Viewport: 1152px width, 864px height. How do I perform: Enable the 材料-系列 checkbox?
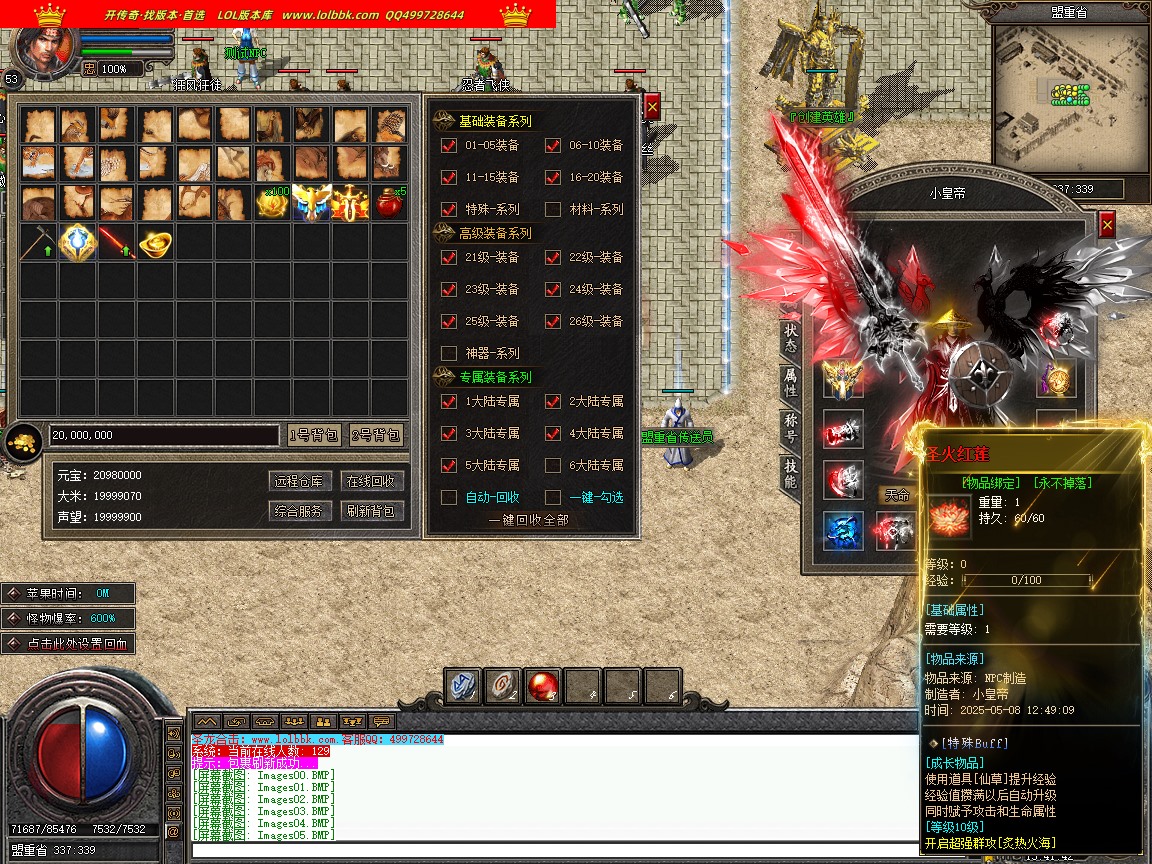point(553,209)
